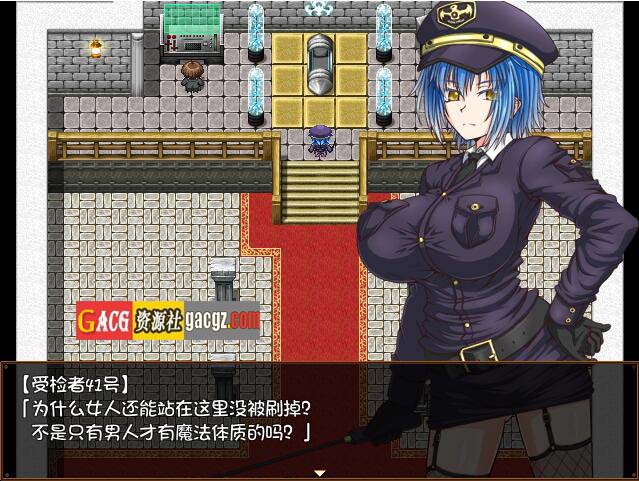Viewport: 639px width, 481px height.
Task: Advance dialogue via the continue arrow
Action: click(320, 472)
